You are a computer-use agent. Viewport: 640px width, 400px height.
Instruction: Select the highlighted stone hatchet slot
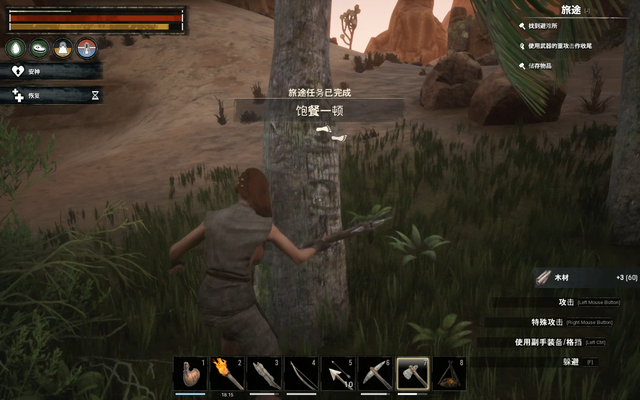412,374
